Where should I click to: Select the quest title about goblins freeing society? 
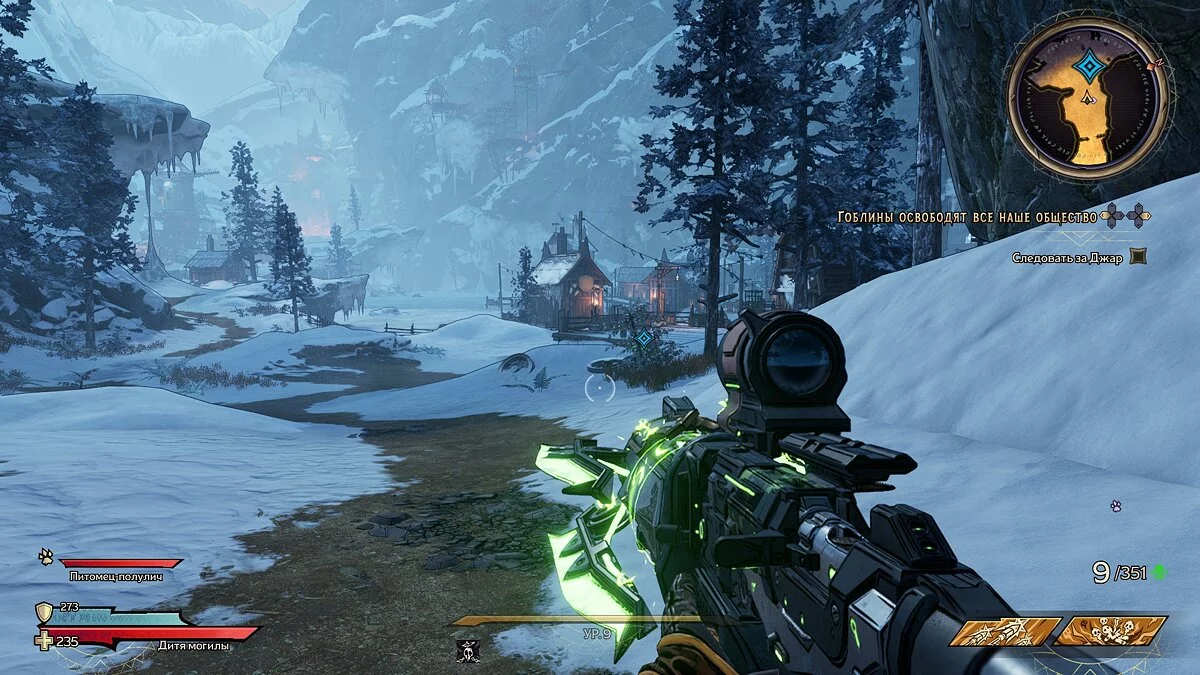tap(968, 215)
